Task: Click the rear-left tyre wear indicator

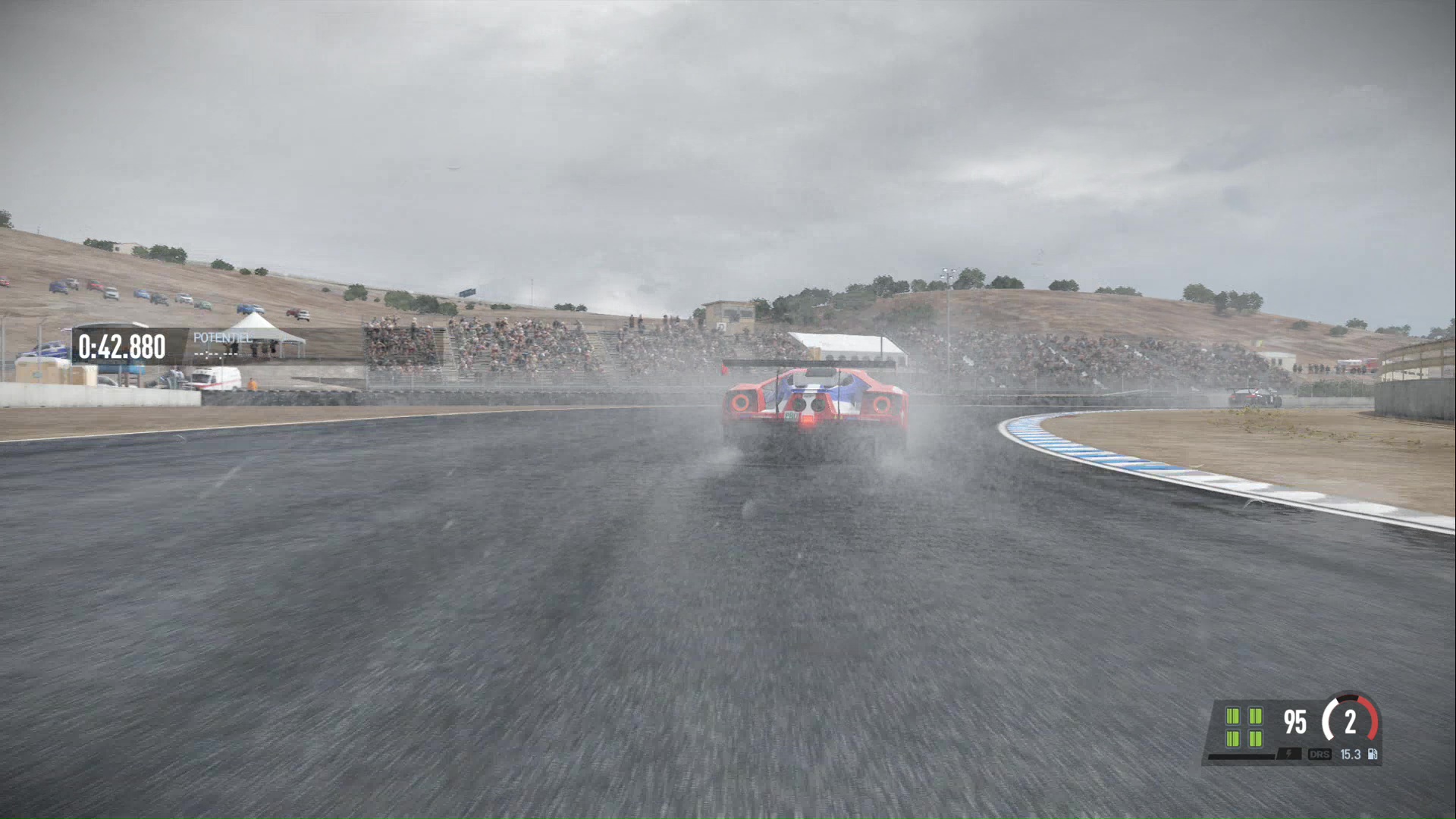Action: pos(1232,739)
